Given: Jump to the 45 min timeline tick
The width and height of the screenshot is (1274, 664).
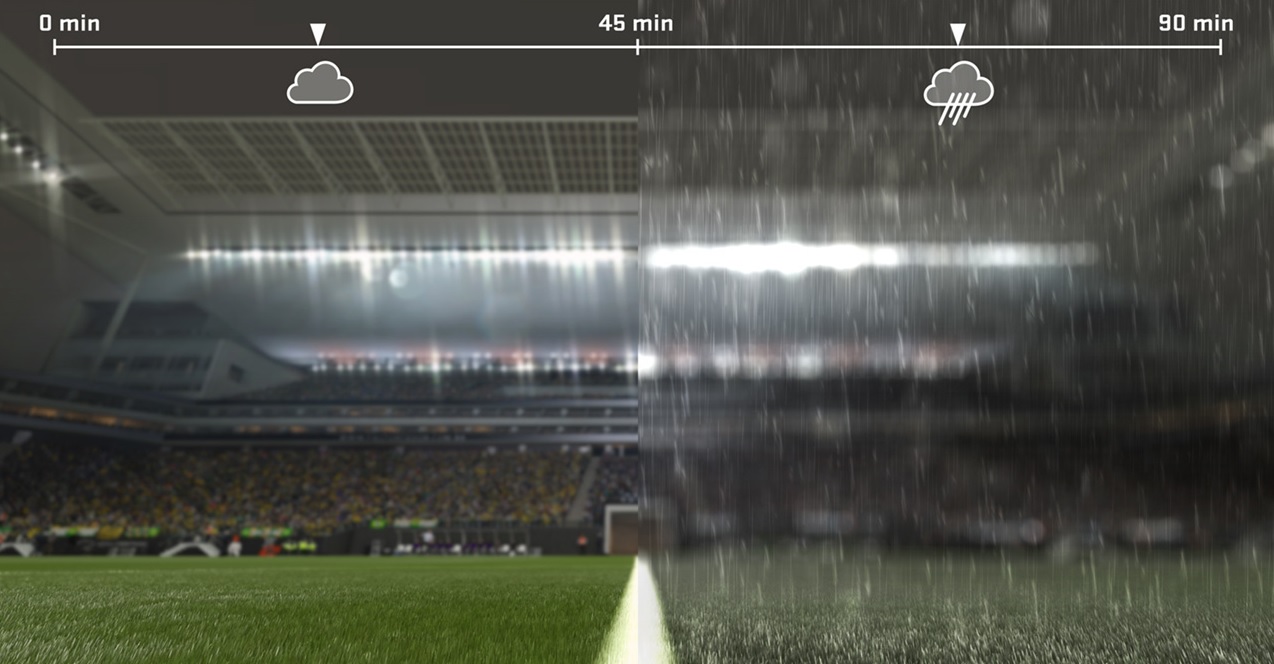Looking at the screenshot, I should coord(638,46).
